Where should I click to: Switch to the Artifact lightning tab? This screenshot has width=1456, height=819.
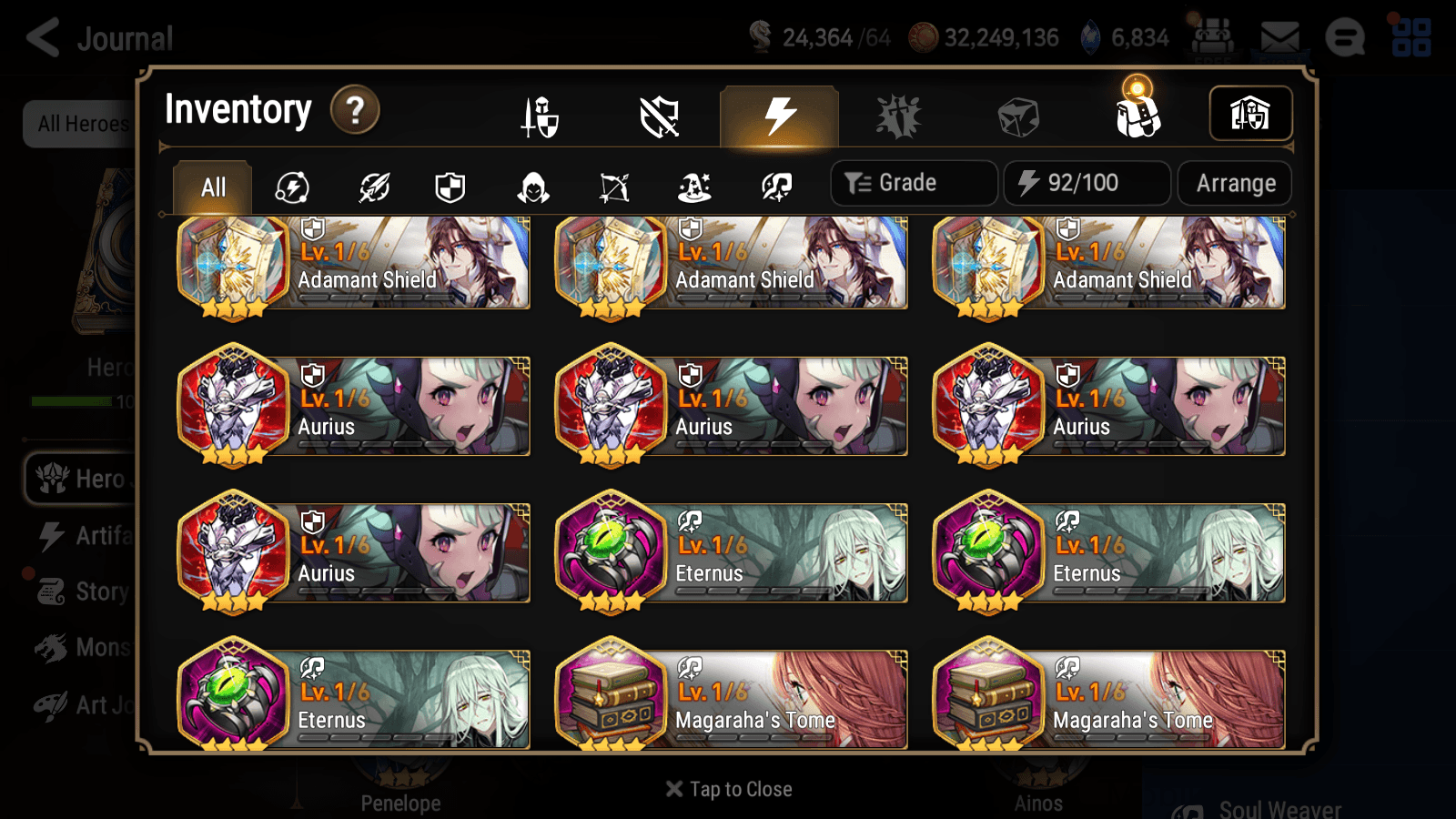777,113
